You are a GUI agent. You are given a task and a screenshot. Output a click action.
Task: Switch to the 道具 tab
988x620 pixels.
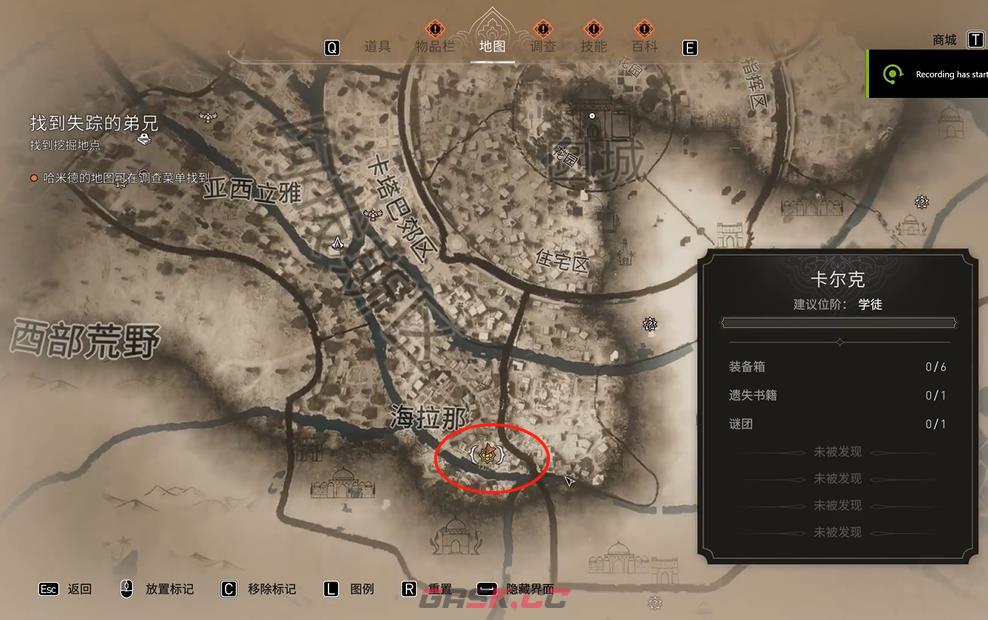point(377,46)
